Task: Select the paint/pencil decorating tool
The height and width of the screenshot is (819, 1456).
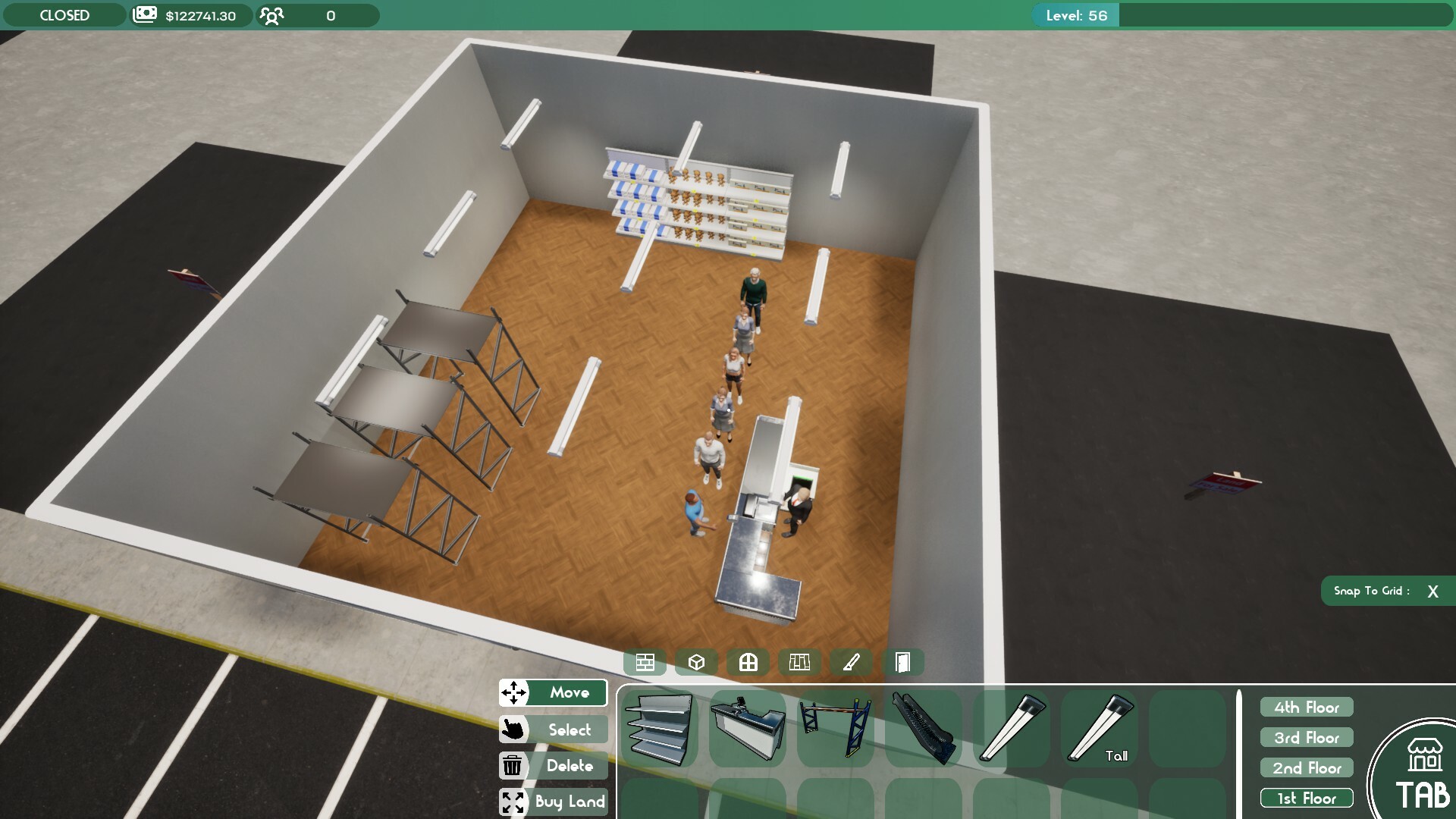Action: [852, 661]
